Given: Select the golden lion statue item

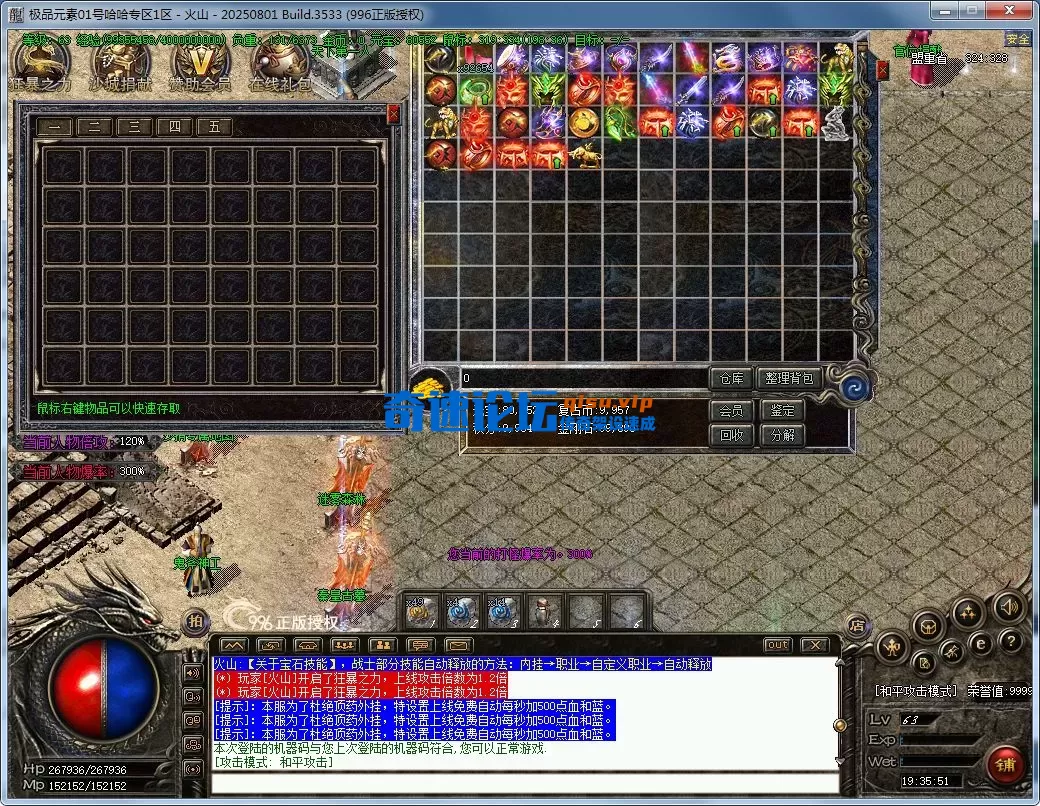Looking at the screenshot, I should (440, 124).
